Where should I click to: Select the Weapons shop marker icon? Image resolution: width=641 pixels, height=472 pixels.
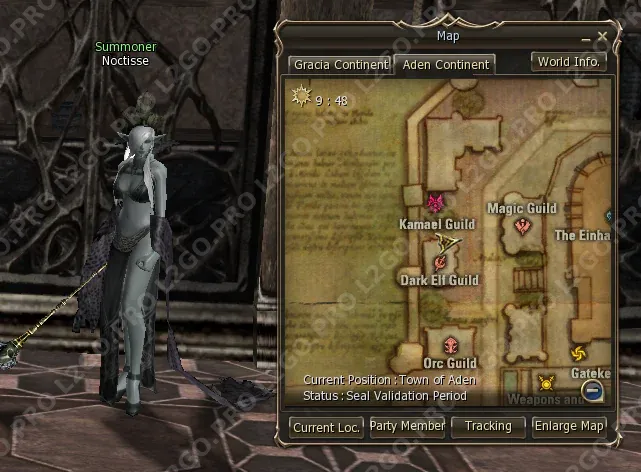pyautogui.click(x=546, y=382)
